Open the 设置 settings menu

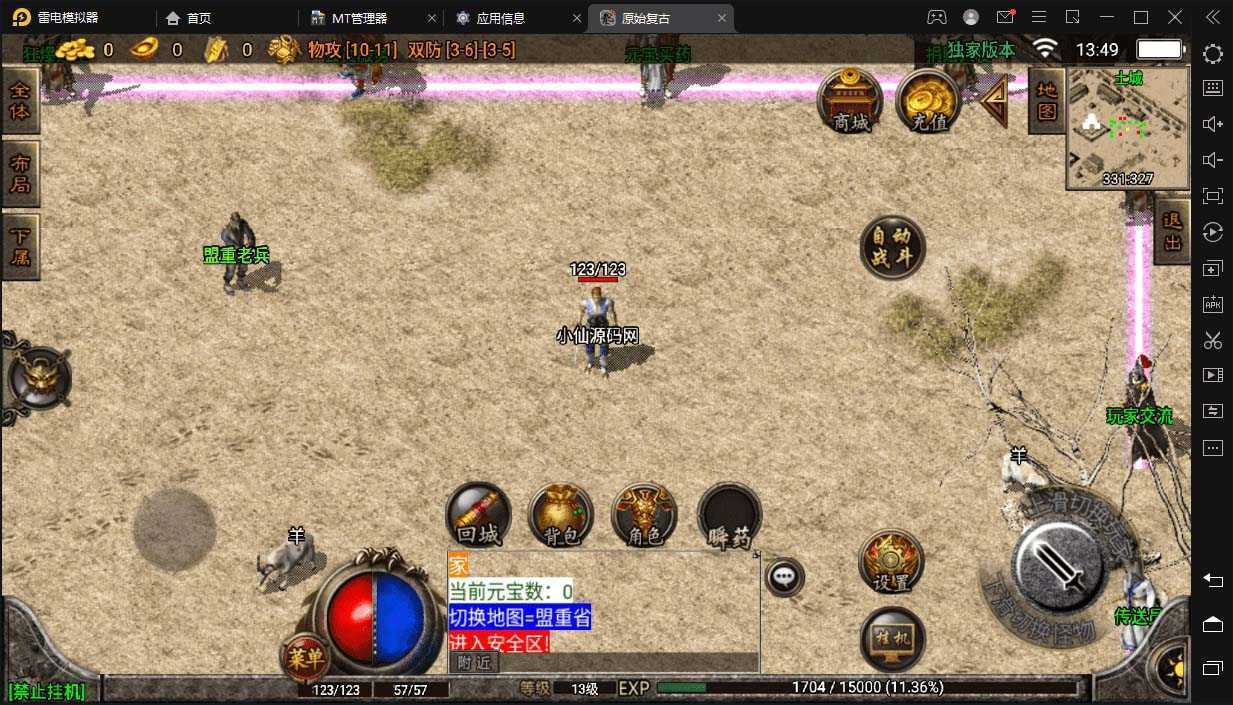coord(891,562)
